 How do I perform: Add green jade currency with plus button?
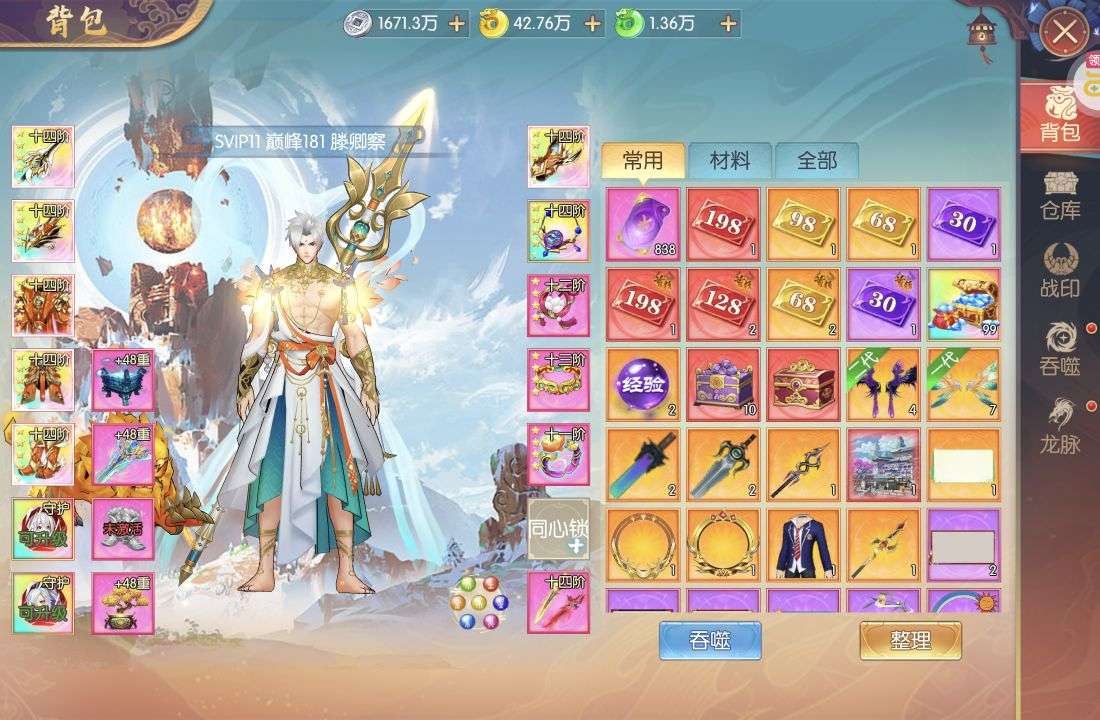pyautogui.click(x=729, y=24)
